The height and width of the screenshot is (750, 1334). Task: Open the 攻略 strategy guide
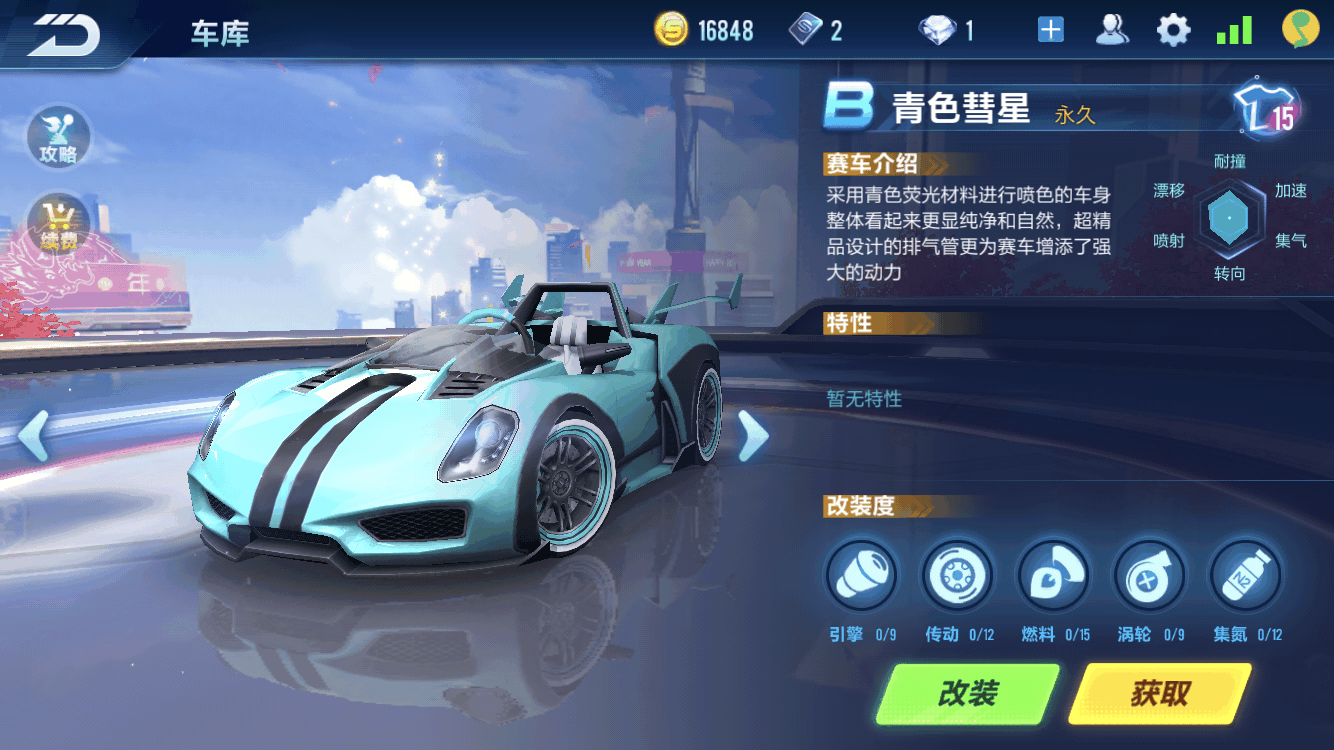(59, 137)
